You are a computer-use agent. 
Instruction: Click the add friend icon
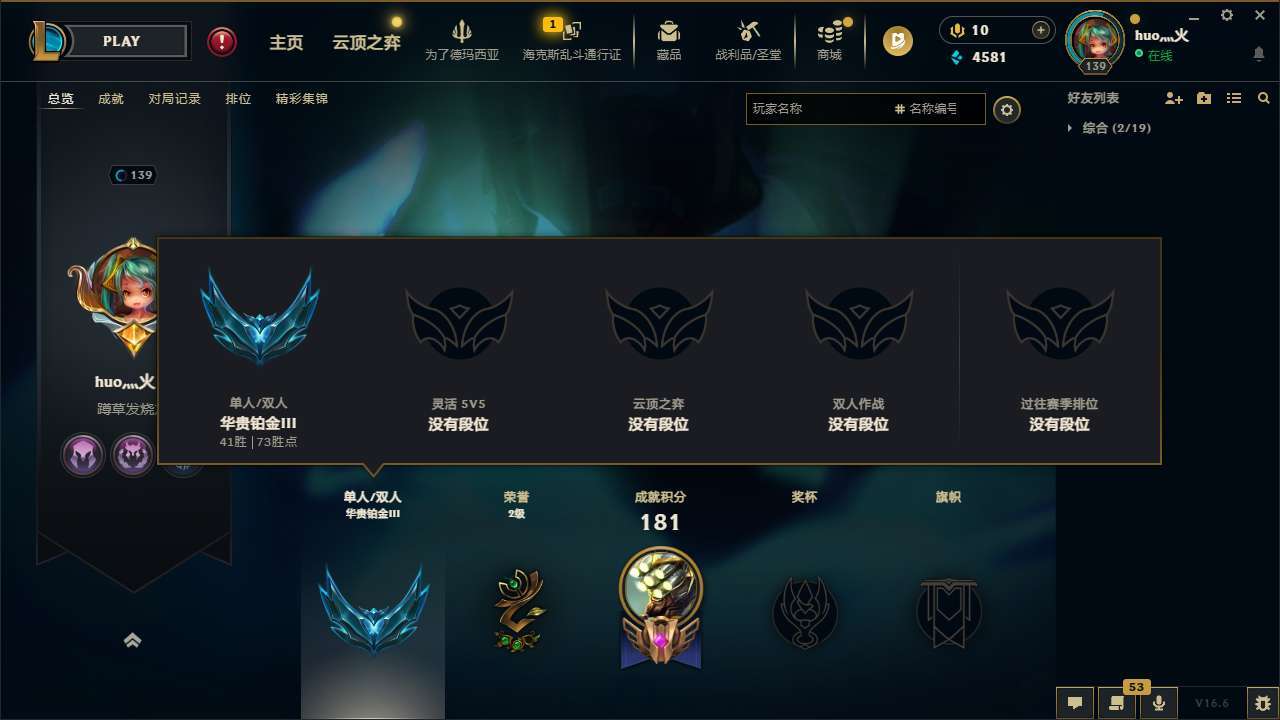(1172, 98)
